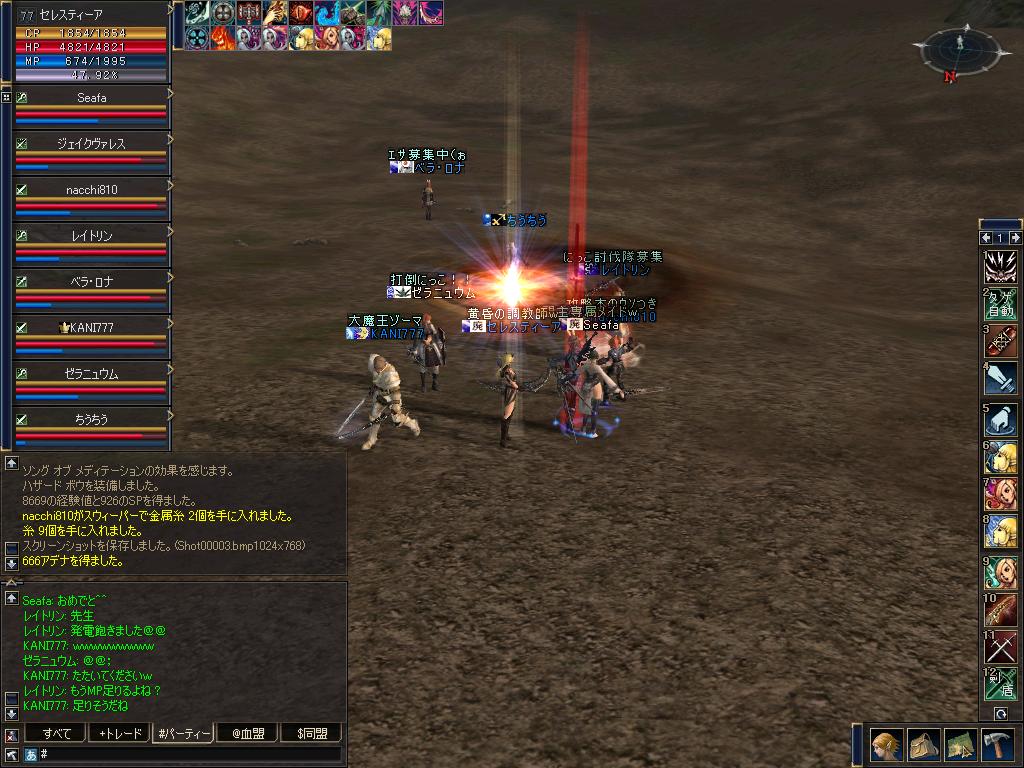Open the inventory bag icon

924,745
